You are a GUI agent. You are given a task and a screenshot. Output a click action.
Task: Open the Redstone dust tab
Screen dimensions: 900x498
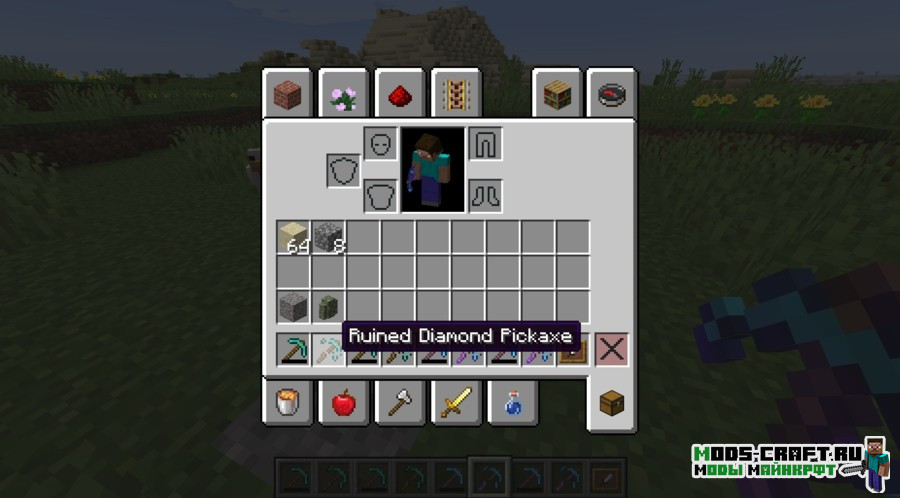point(398,96)
